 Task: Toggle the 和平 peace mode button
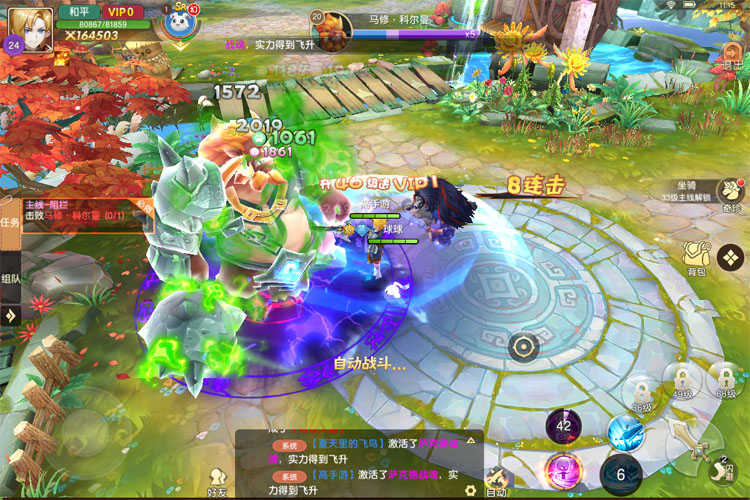(76, 12)
